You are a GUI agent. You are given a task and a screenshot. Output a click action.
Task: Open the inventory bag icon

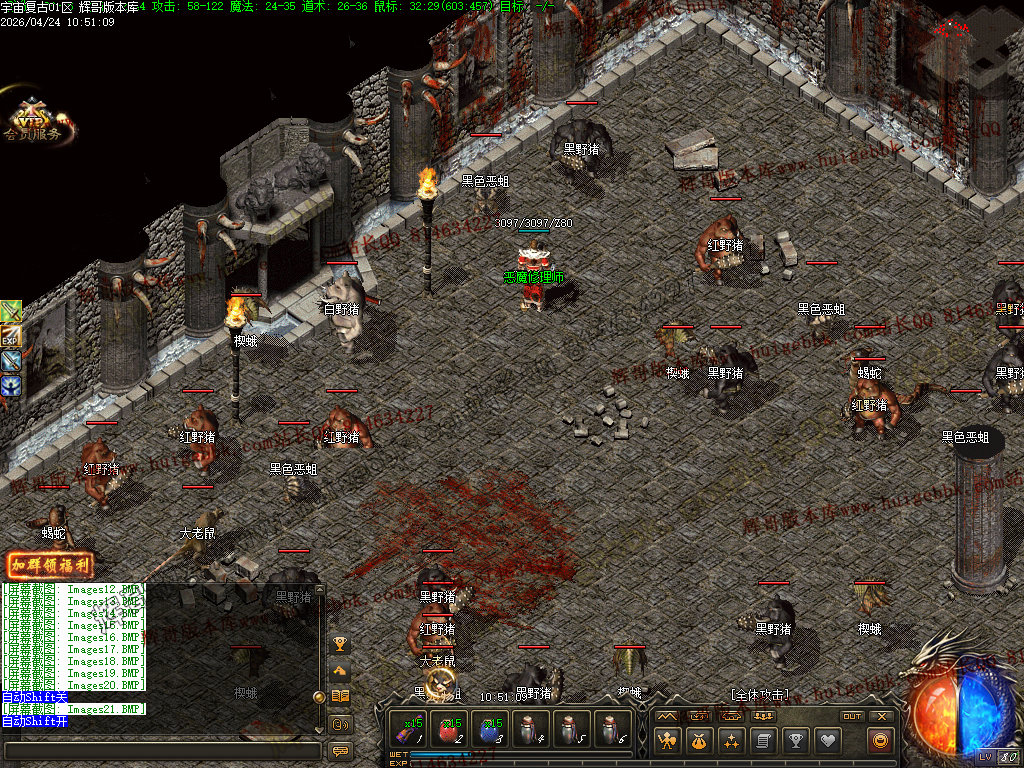coord(699,741)
